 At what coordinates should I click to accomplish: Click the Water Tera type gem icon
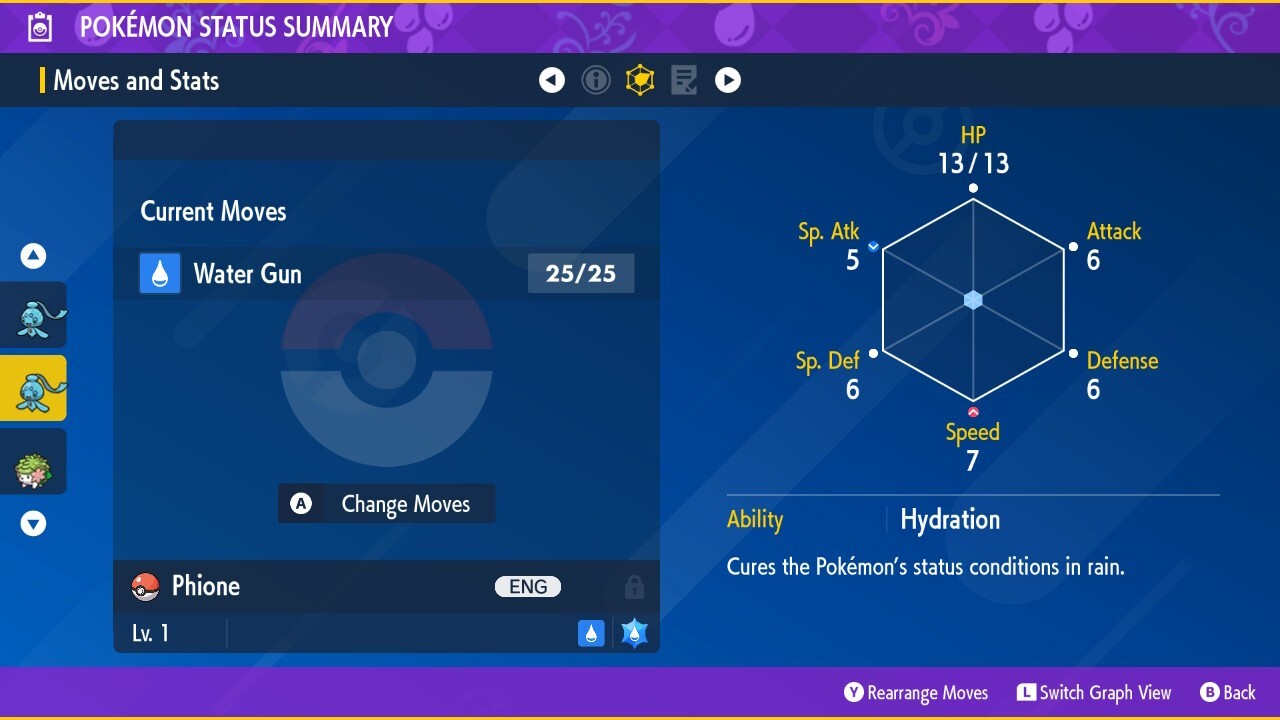pyautogui.click(x=633, y=632)
